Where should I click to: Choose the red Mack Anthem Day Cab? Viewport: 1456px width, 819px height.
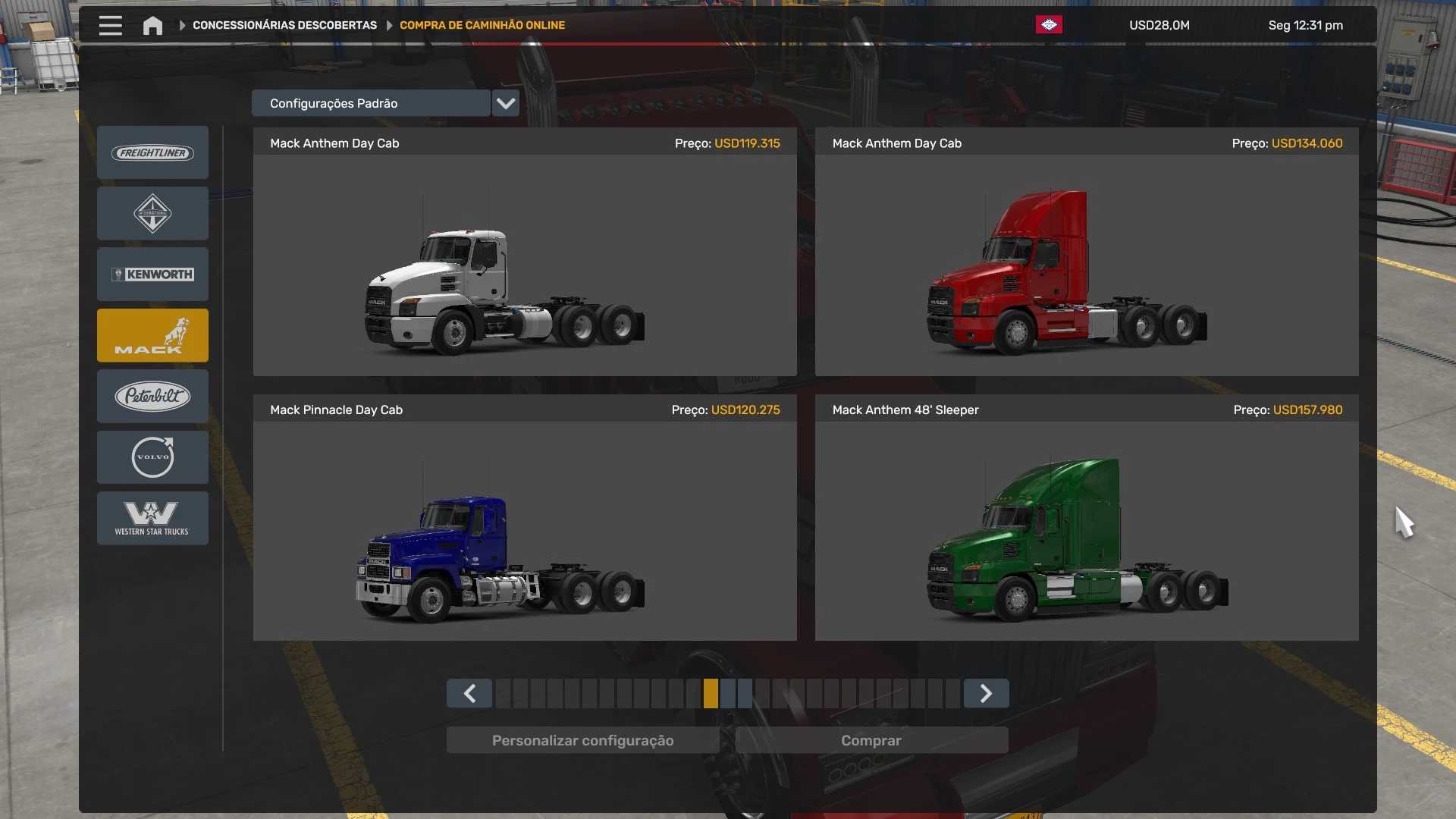pyautogui.click(x=1086, y=265)
